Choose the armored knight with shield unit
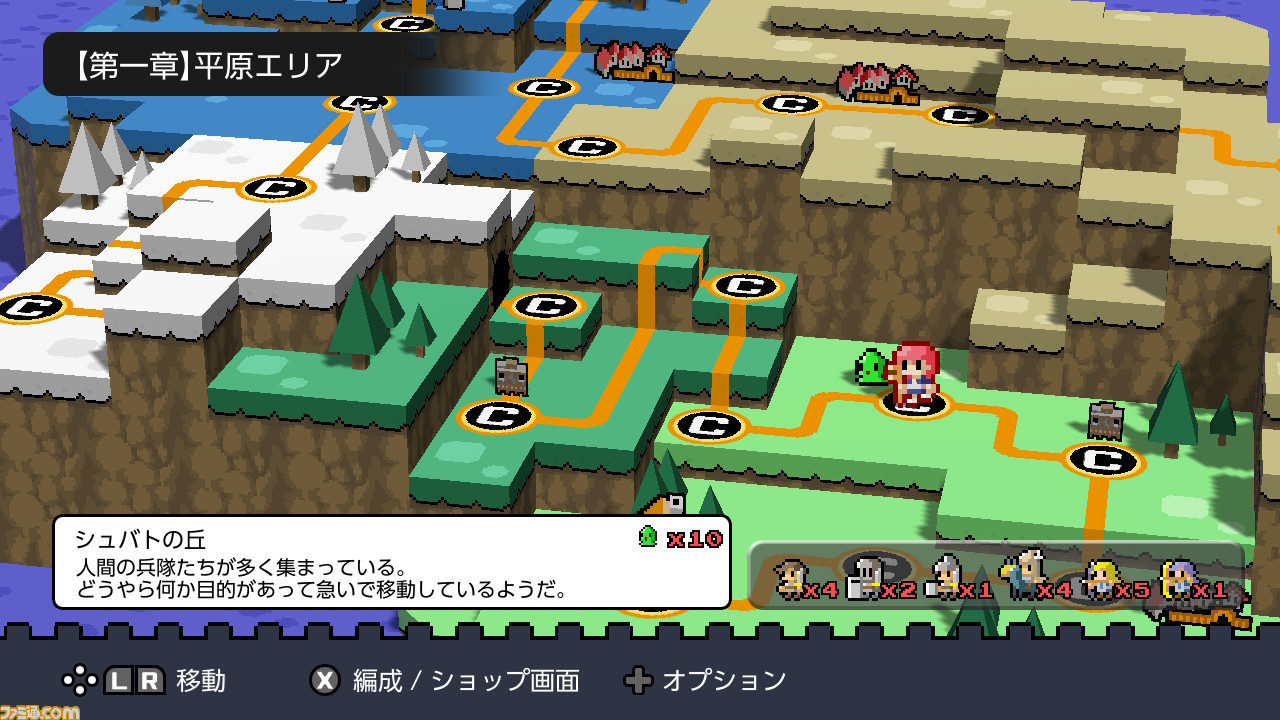This screenshot has height=720, width=1280. [x=863, y=580]
